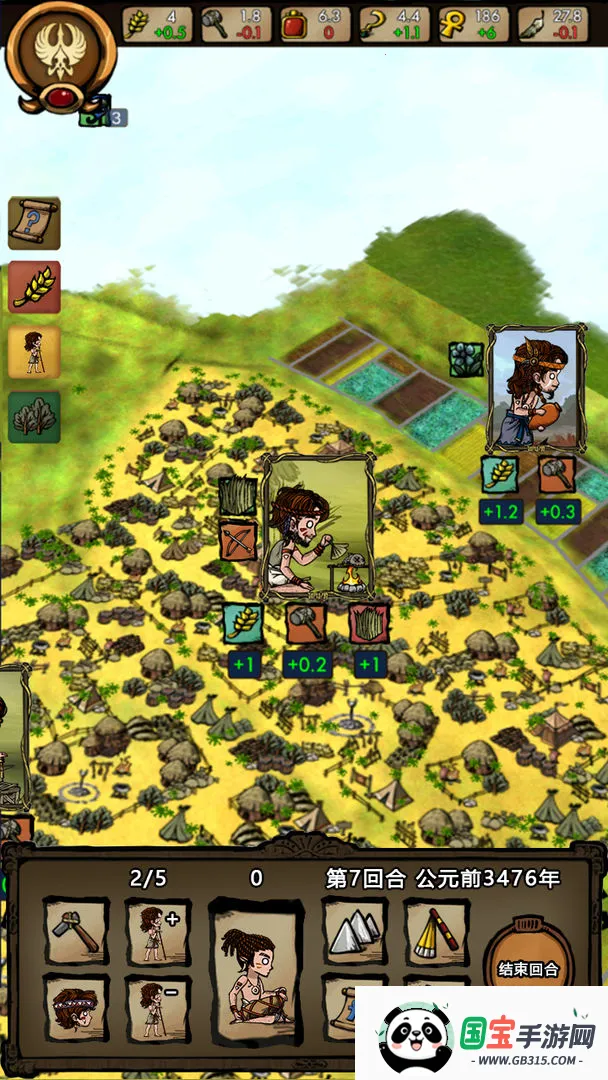Choose the red and yellow feather button
Screen dimensions: 608x1080
tap(436, 931)
